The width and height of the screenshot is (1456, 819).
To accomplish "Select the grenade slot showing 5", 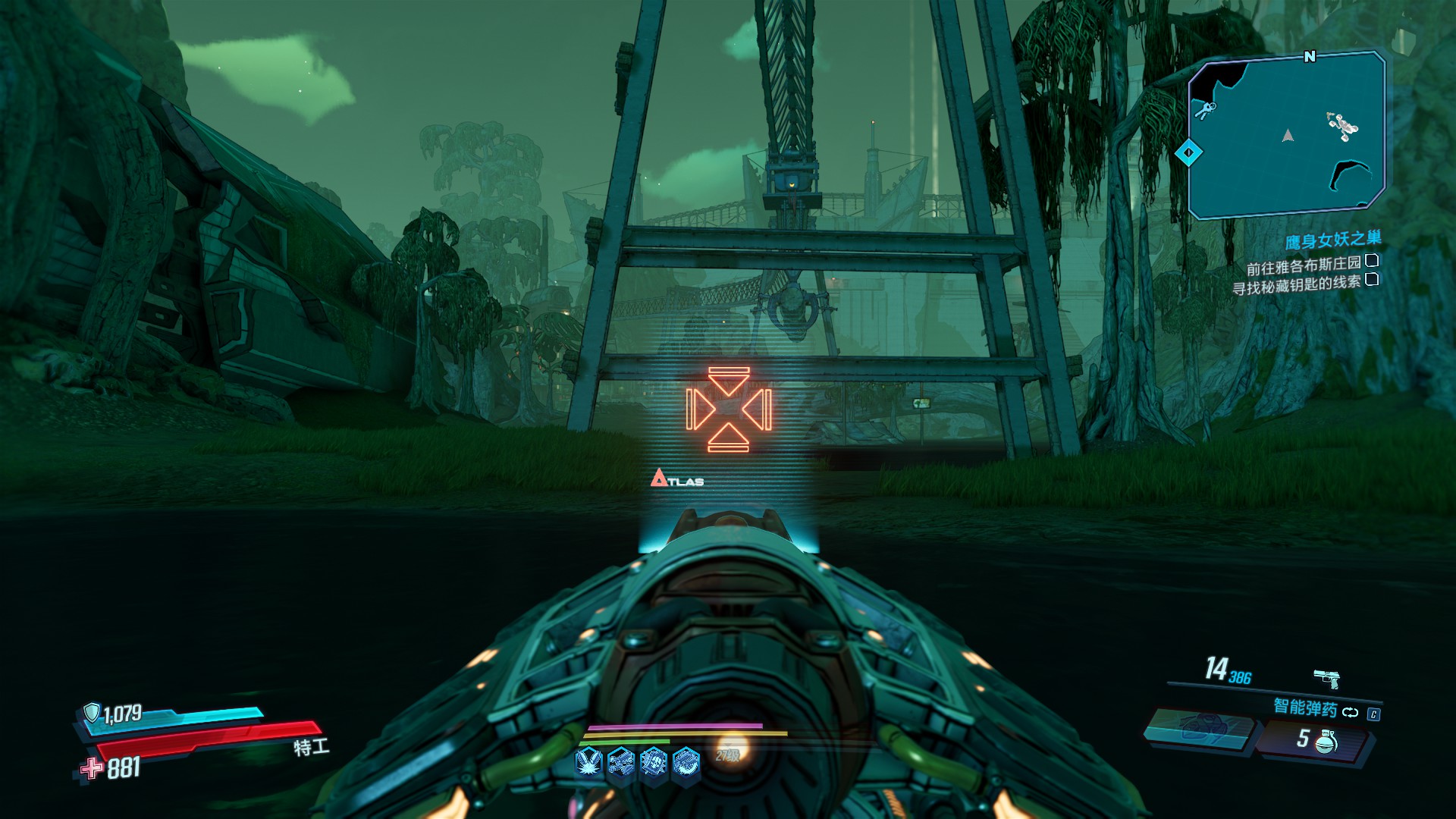I will click(x=1314, y=739).
